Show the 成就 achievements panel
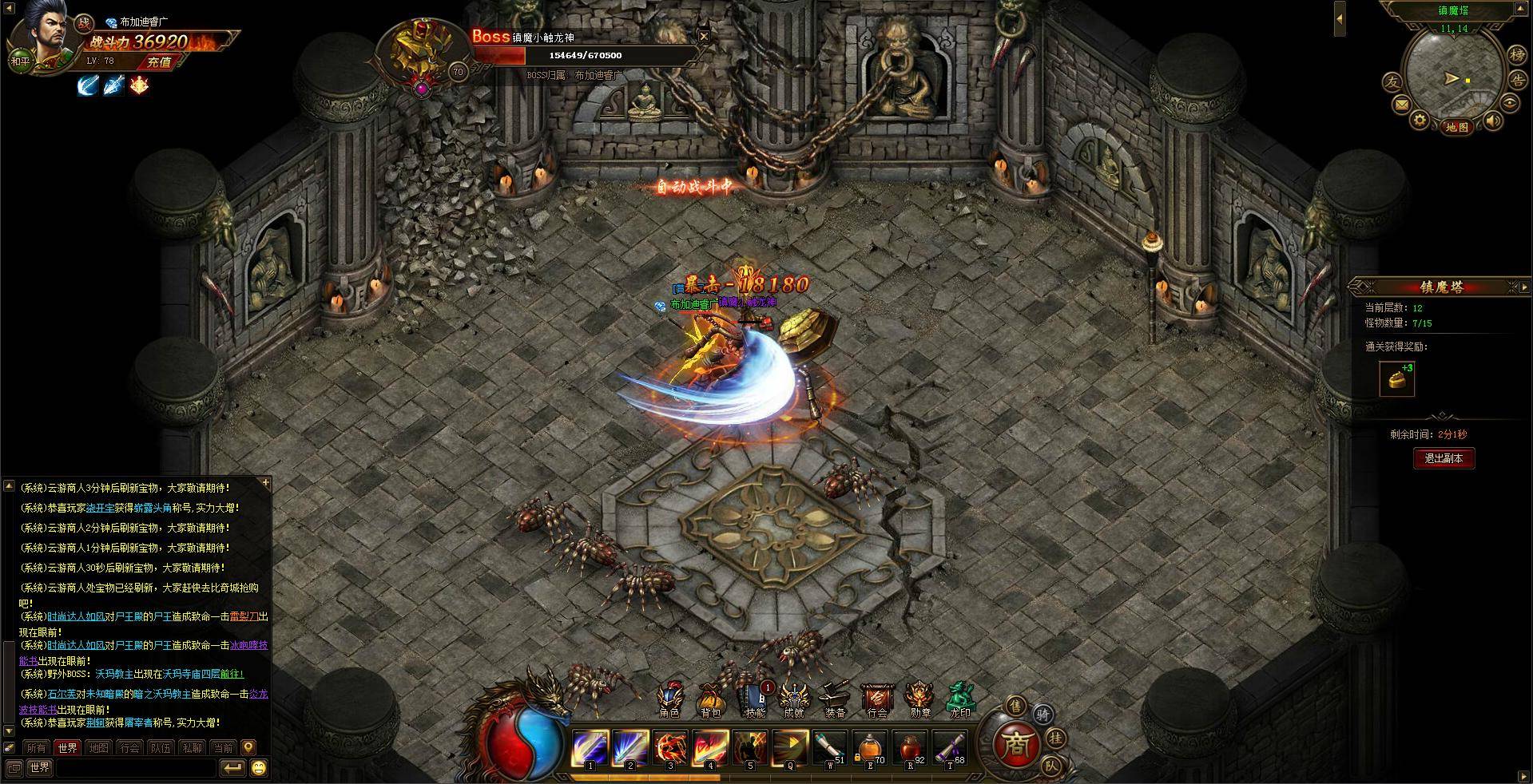This screenshot has width=1533, height=784. [794, 701]
